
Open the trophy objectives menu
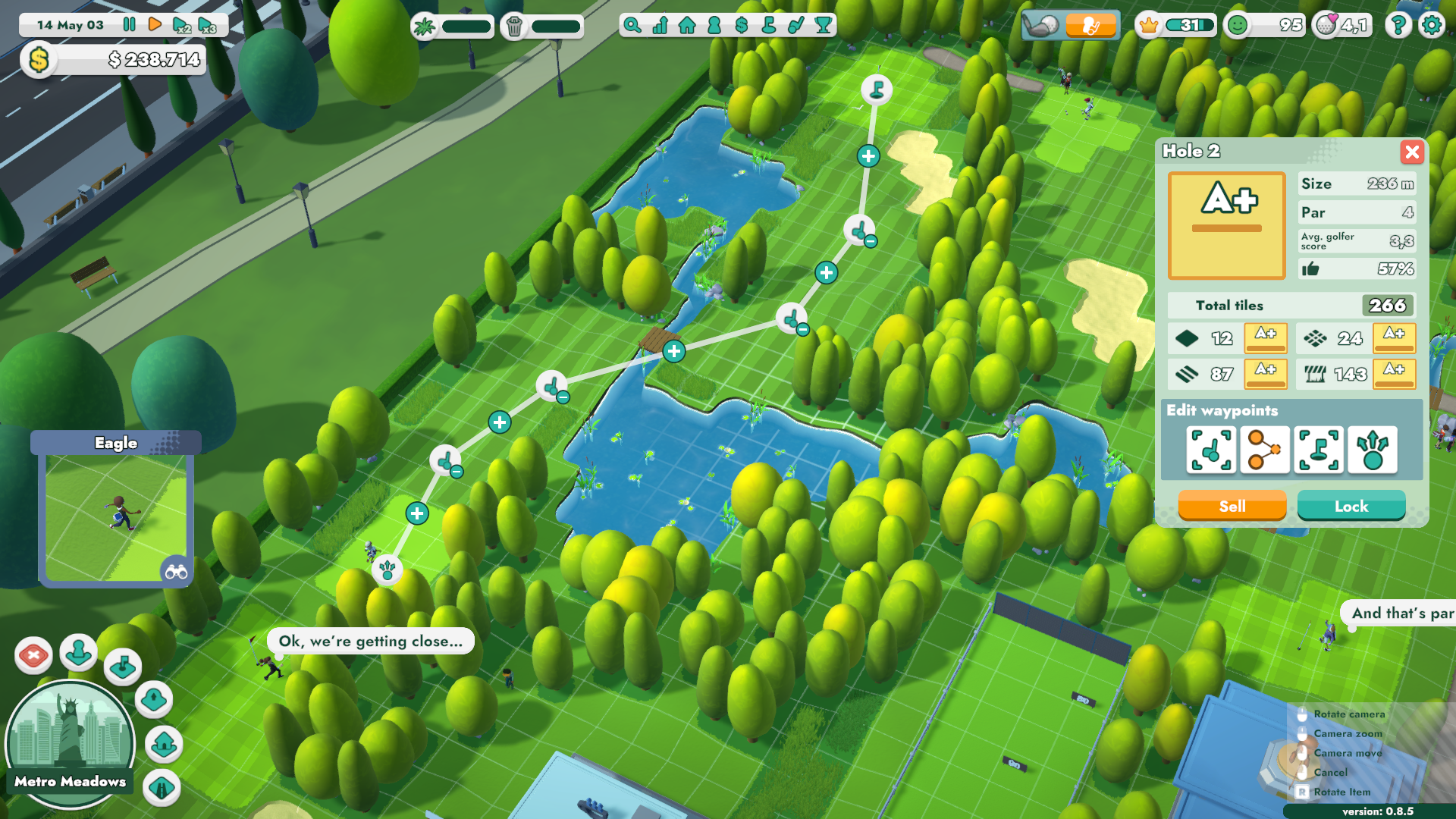tap(823, 25)
